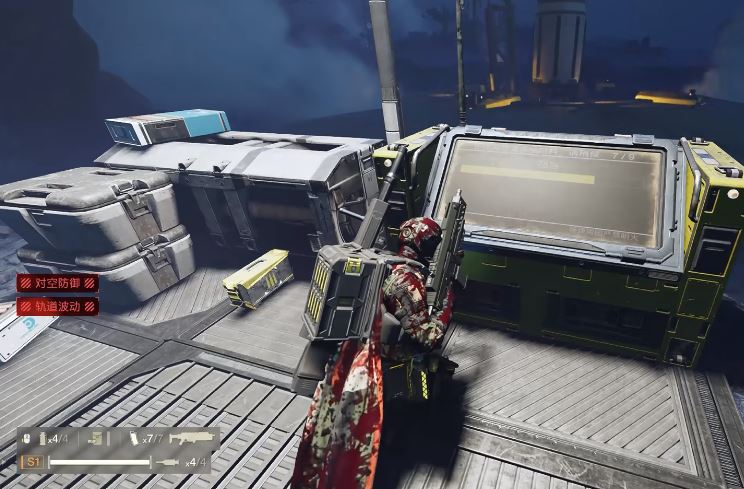
Task: Click the orange S1 player badge
Action: tap(33, 462)
